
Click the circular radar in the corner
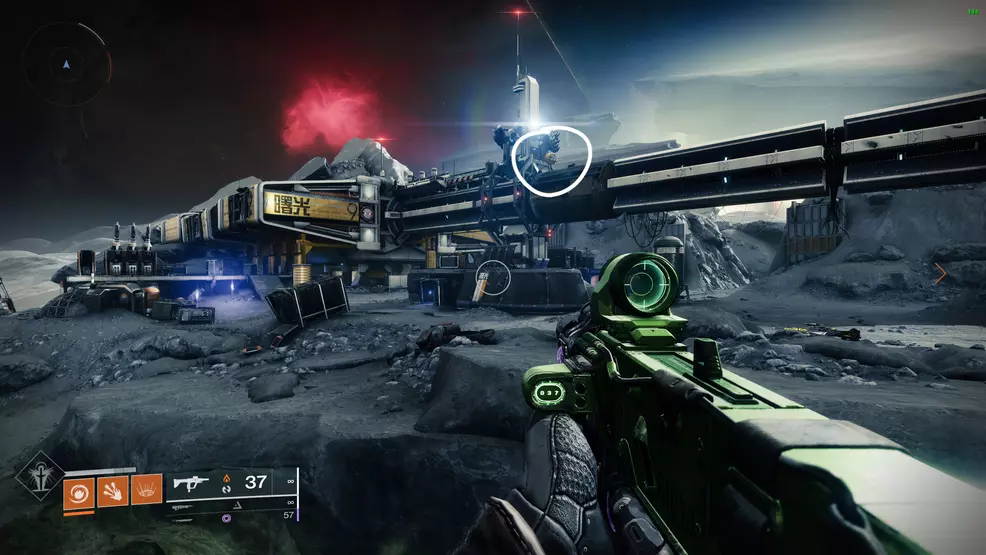click(67, 64)
